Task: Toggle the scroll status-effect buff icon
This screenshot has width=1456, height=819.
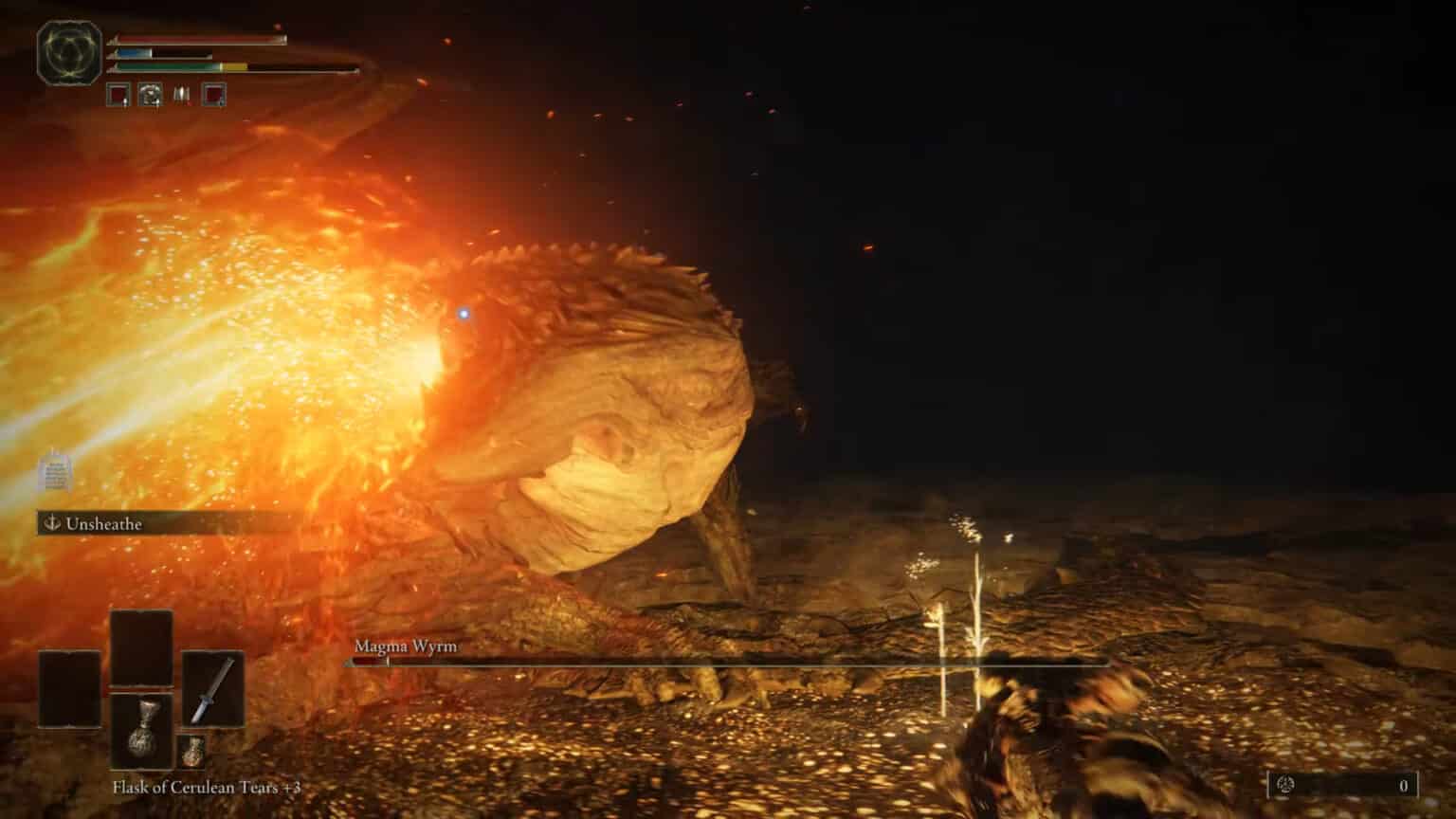Action: pyautogui.click(x=54, y=474)
